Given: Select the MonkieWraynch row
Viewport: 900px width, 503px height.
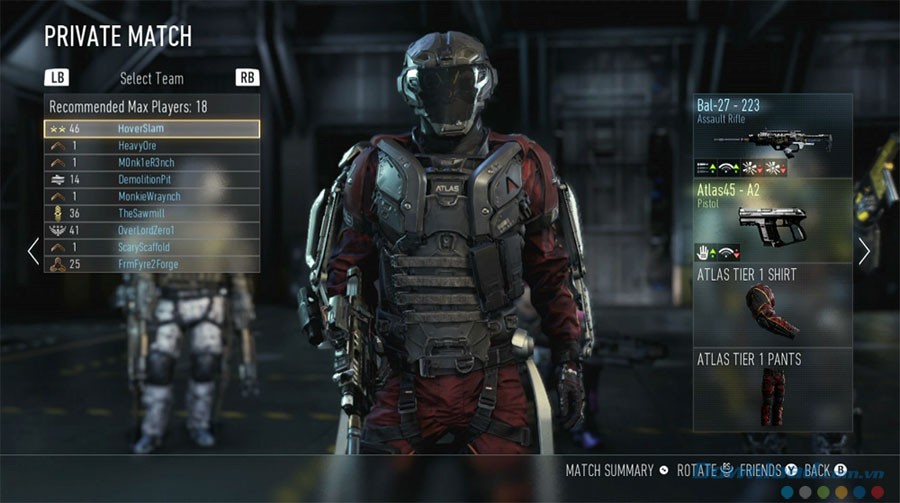Looking at the screenshot, I should click(x=151, y=197).
